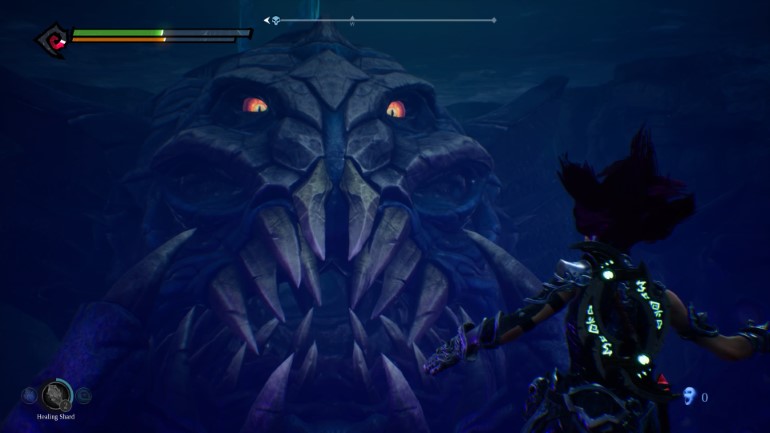770x433 pixels.
Task: Click the Fury emblem beside the health bar
Action: [x=51, y=40]
